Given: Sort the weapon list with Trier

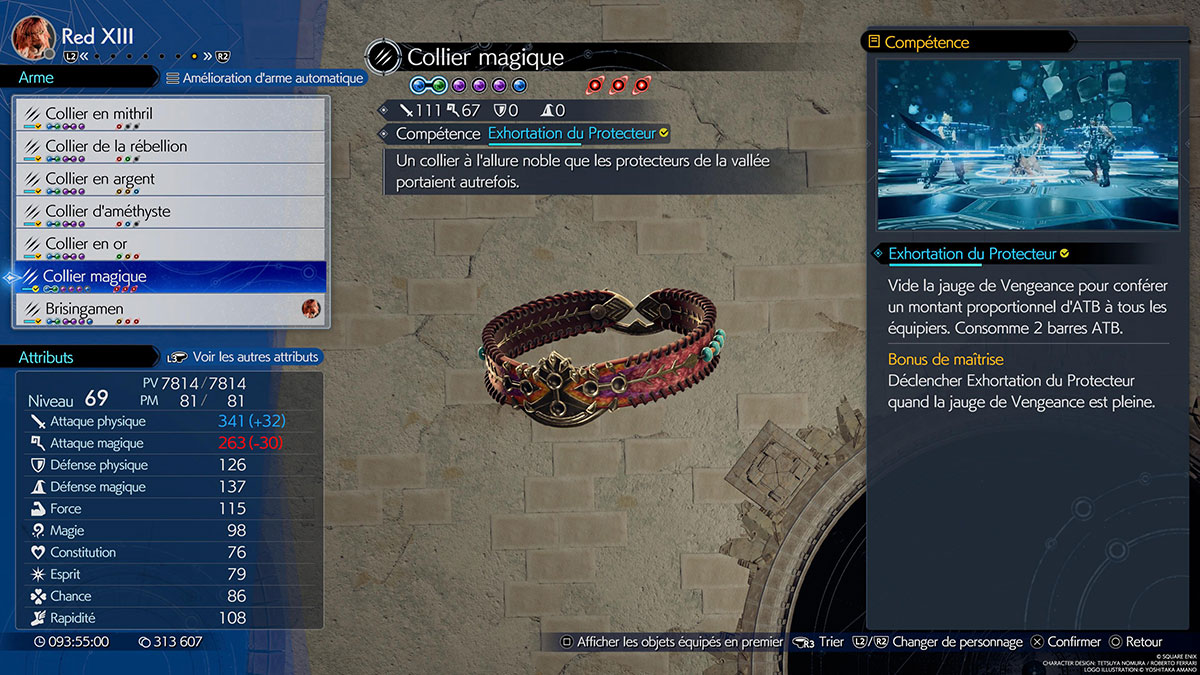Looking at the screenshot, I should point(821,642).
